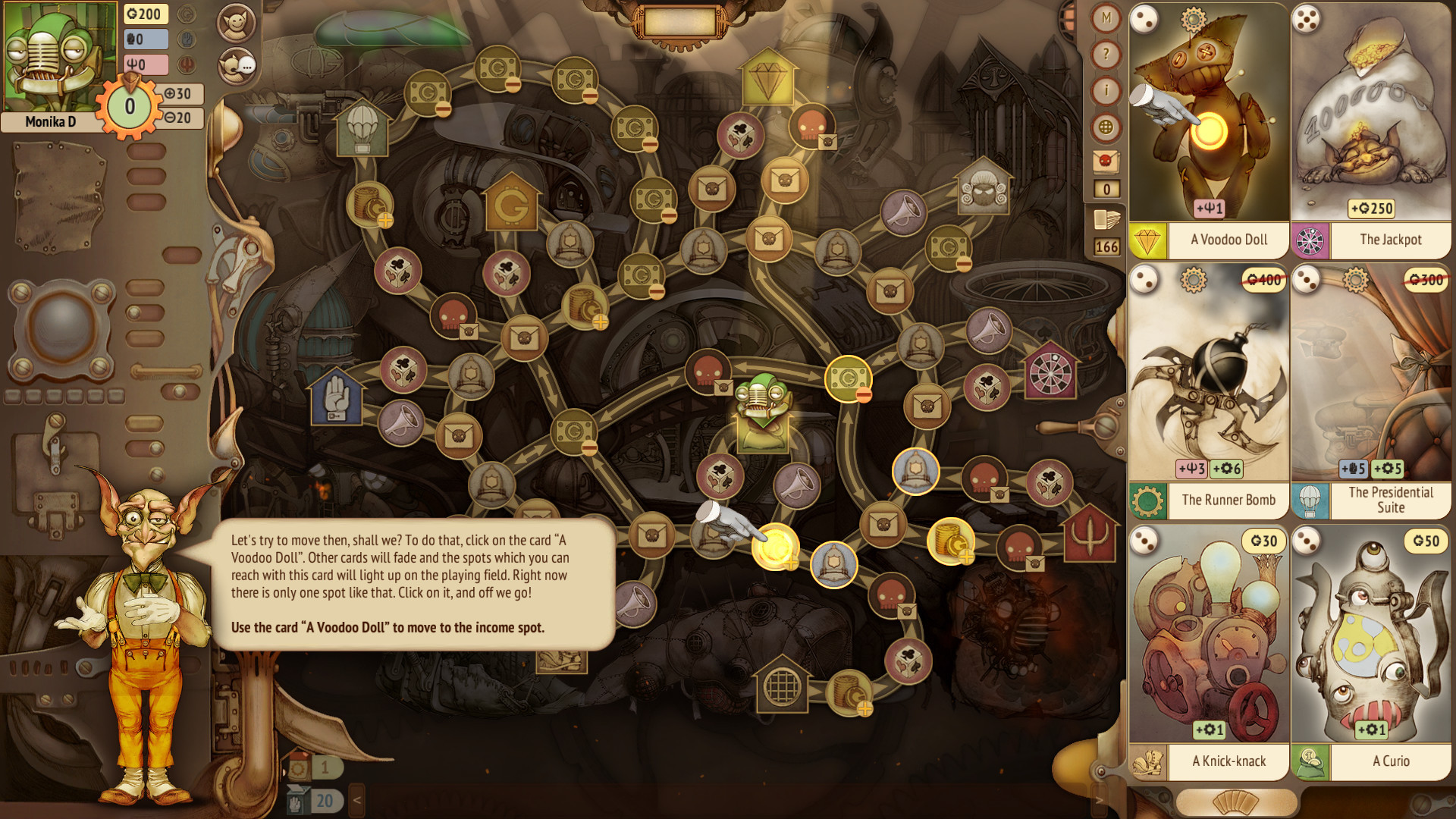
Task: Show info with the round i button
Action: pyautogui.click(x=1106, y=91)
